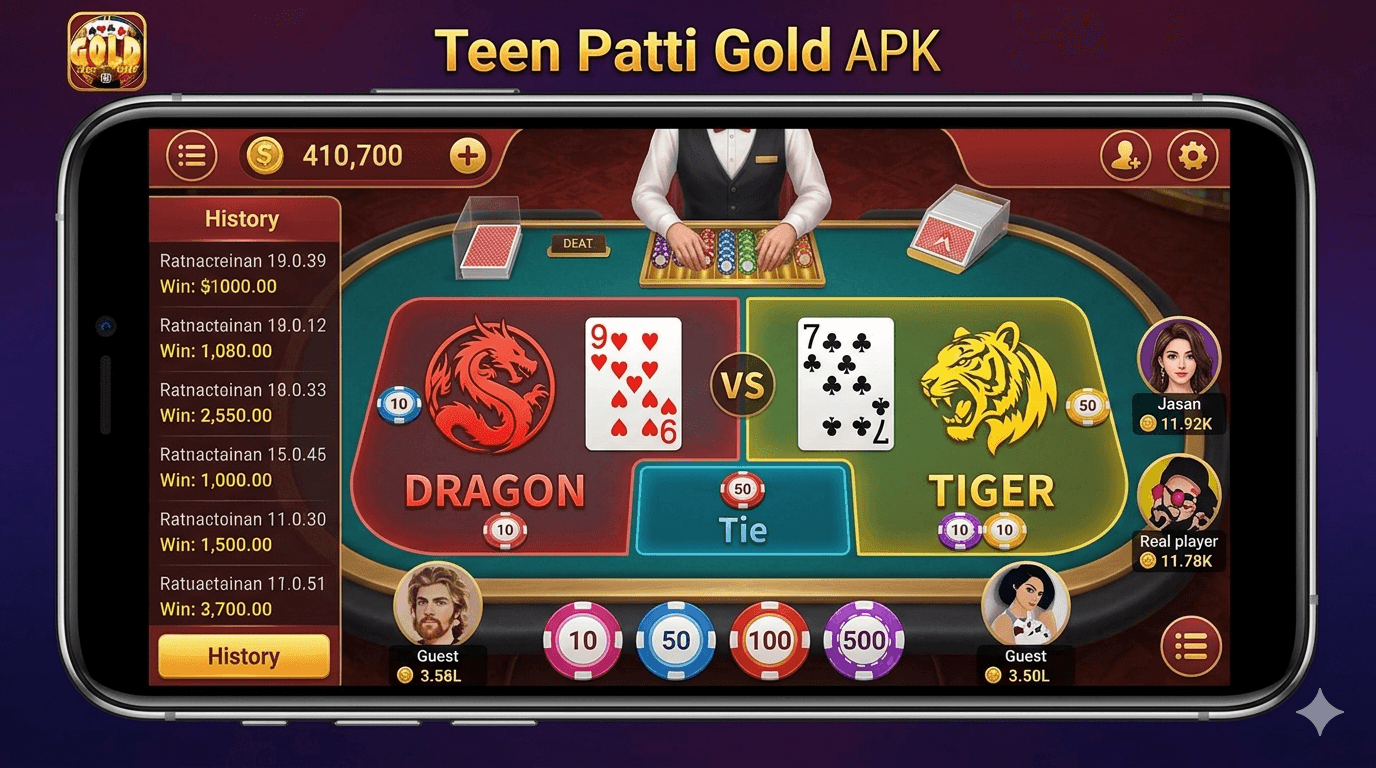Select the 10 betting chip
The image size is (1376, 768).
pos(583,641)
